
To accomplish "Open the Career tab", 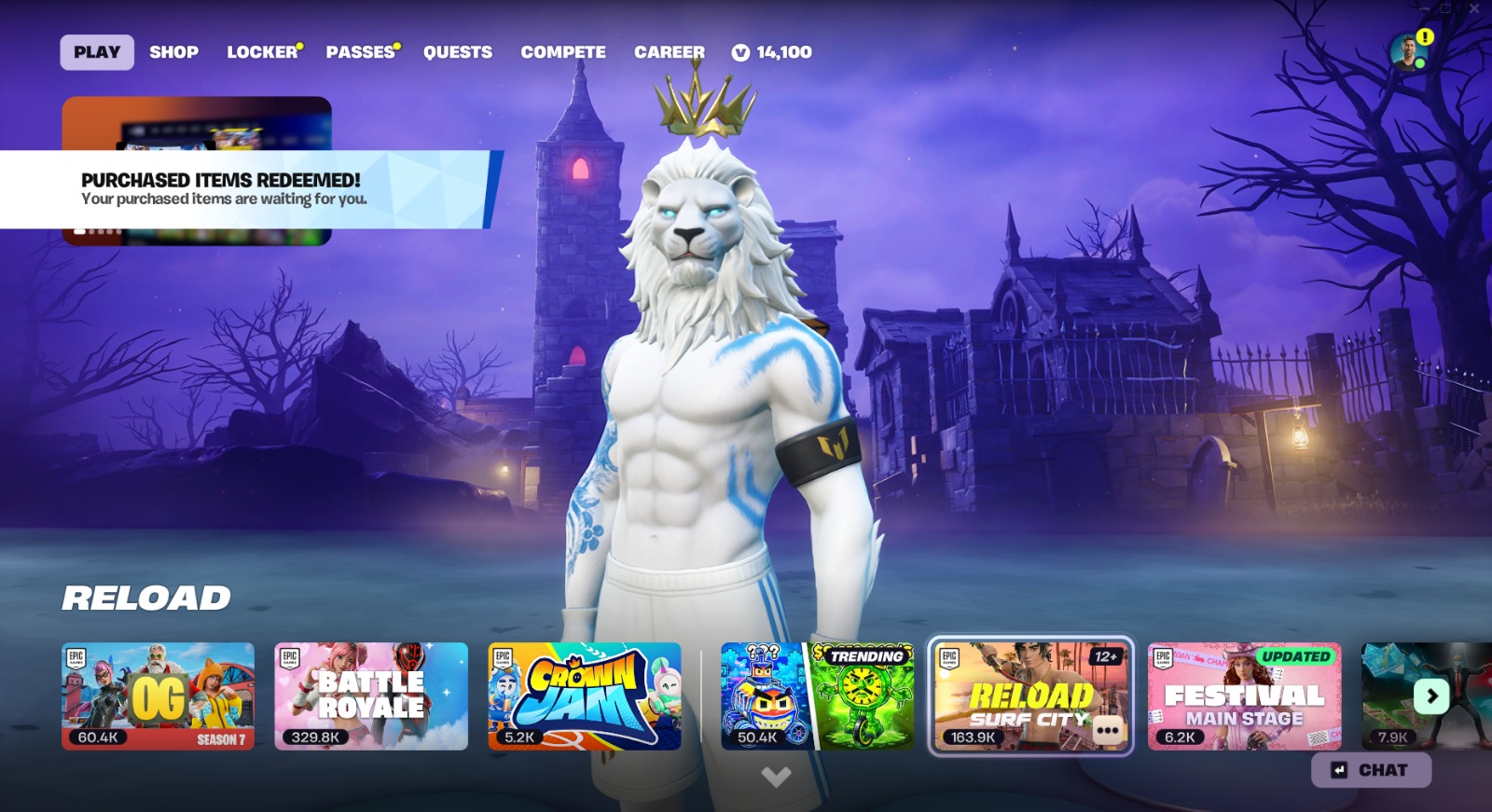I will (x=670, y=52).
